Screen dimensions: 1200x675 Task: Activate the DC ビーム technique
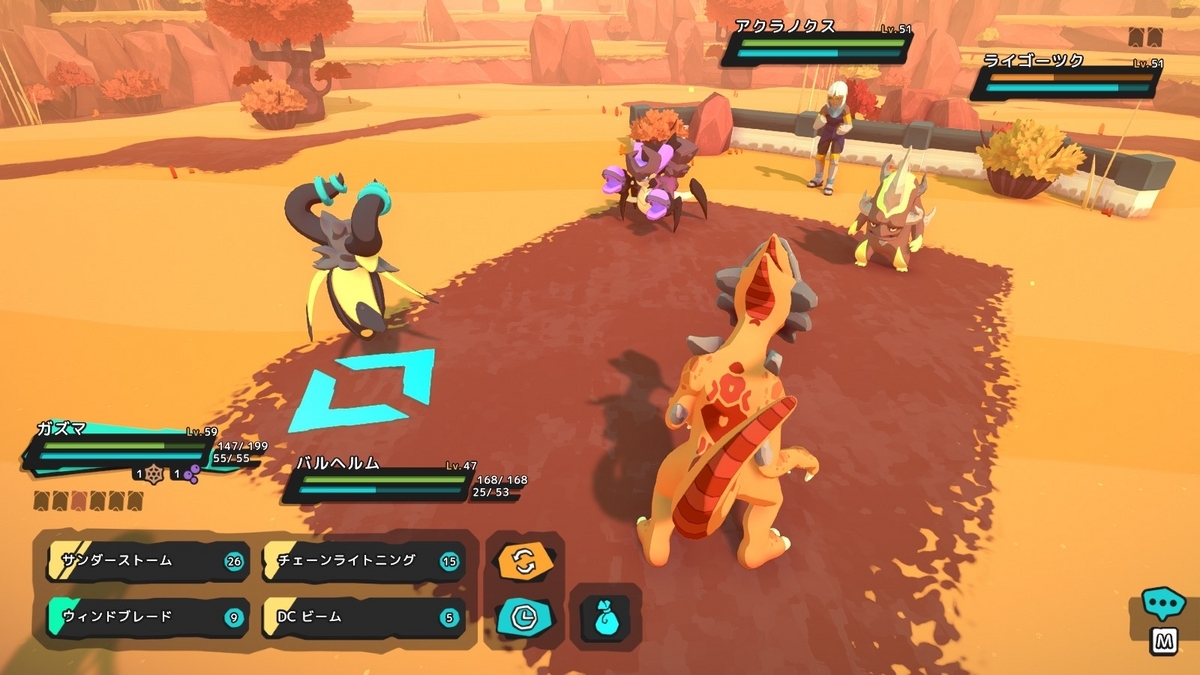(x=362, y=617)
